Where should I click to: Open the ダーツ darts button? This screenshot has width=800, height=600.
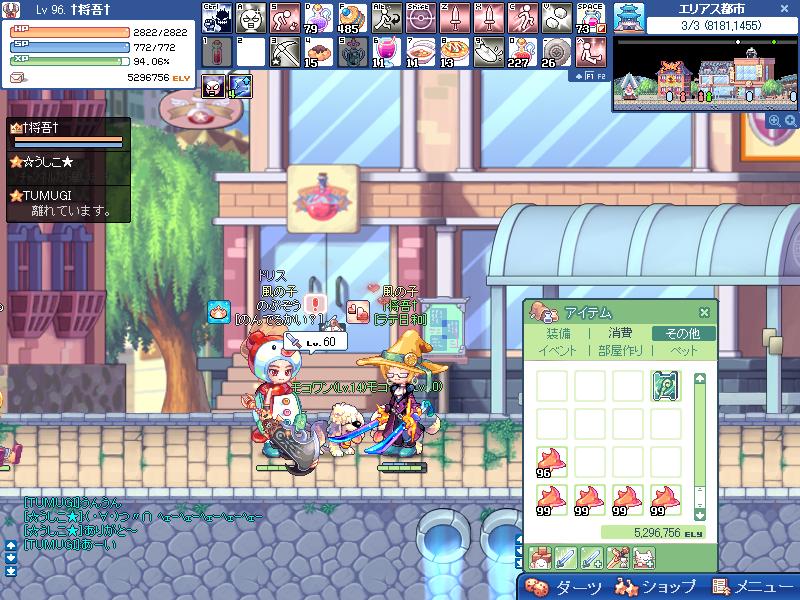tap(566, 587)
